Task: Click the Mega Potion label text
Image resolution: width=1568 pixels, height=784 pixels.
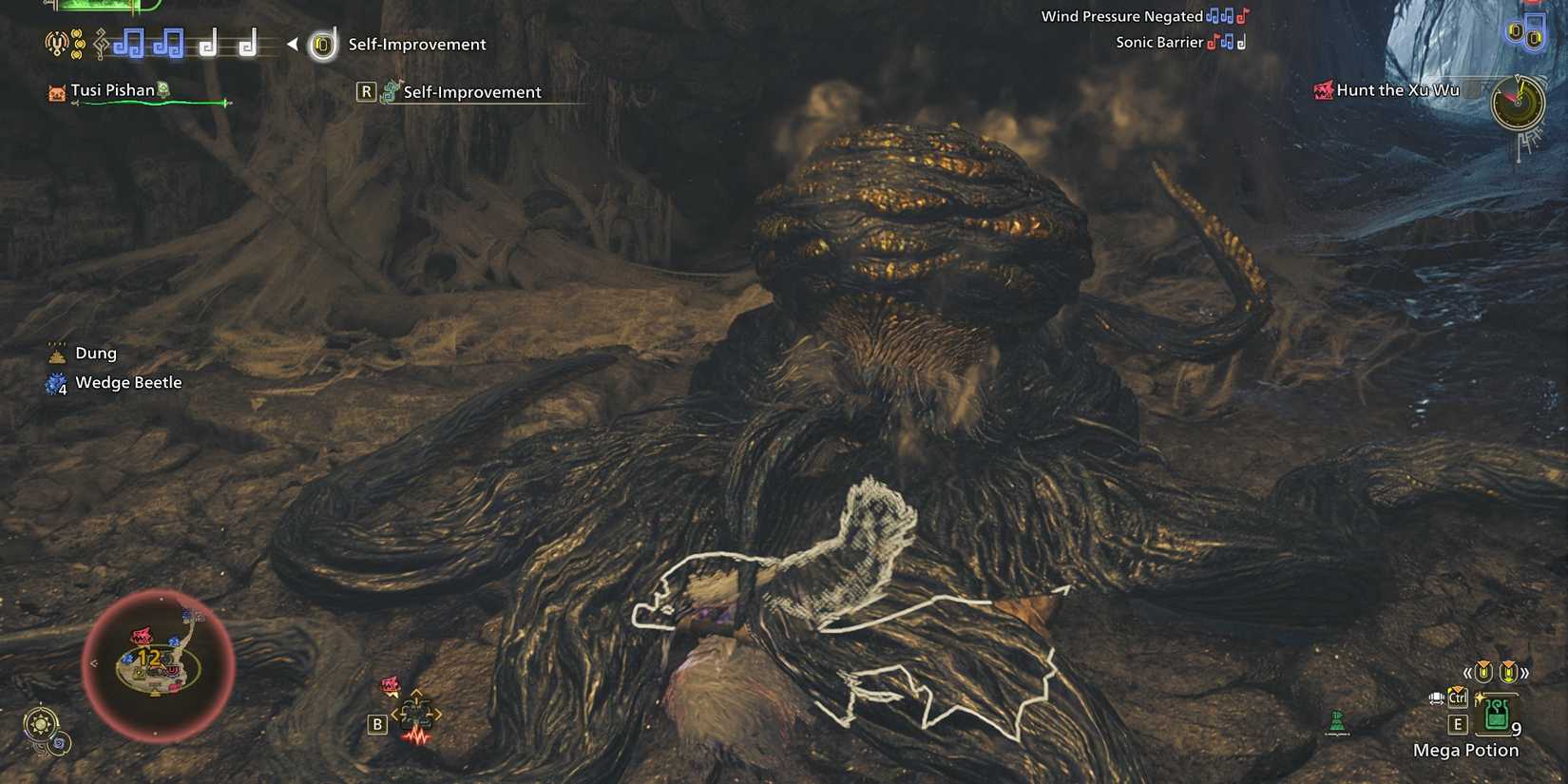Action: 1466,750
